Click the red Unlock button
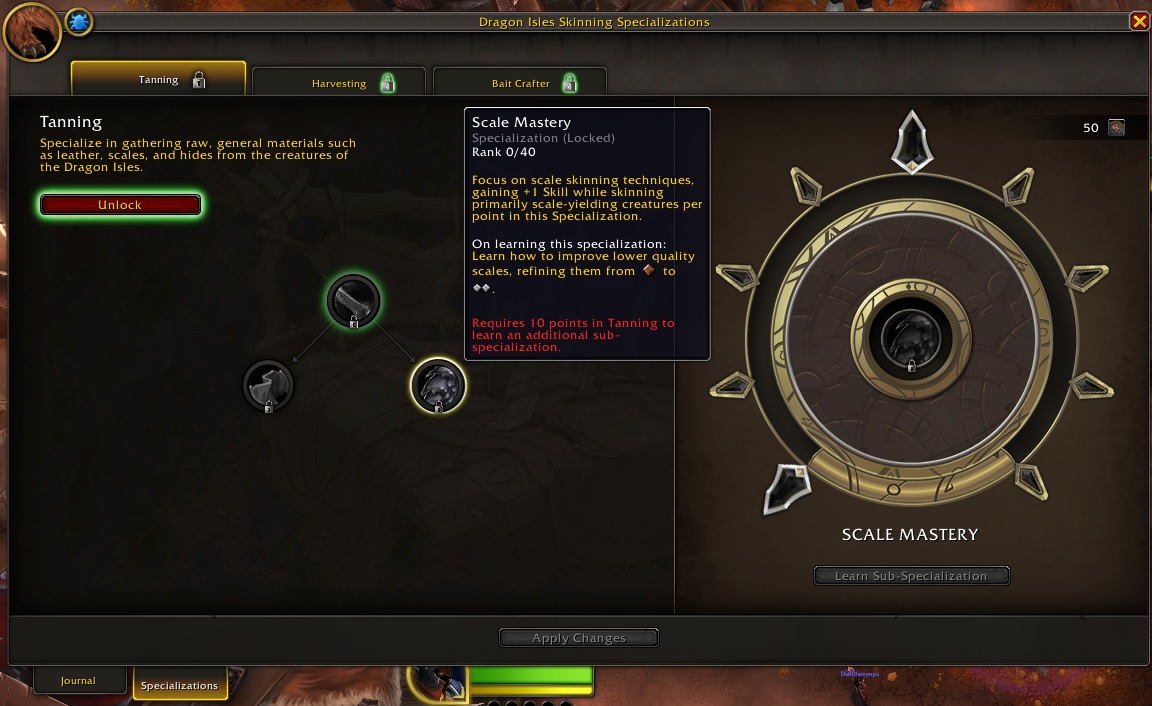 point(120,205)
